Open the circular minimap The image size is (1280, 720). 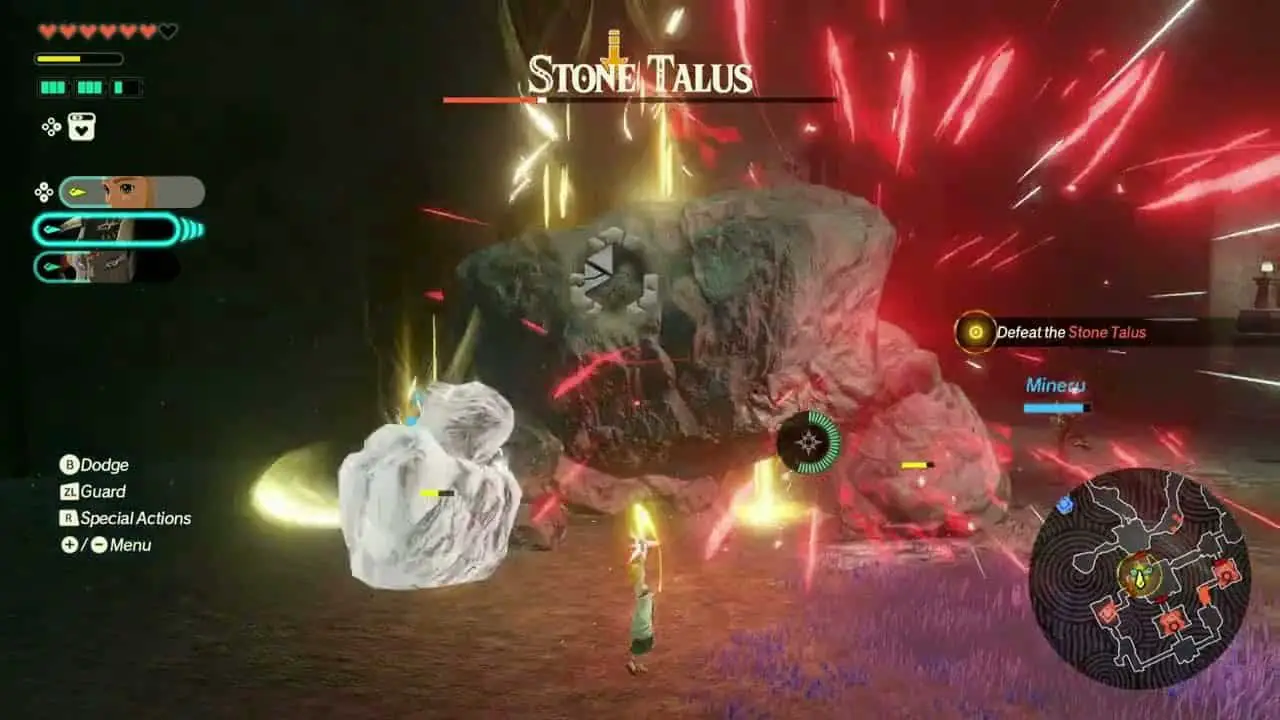coord(1139,578)
